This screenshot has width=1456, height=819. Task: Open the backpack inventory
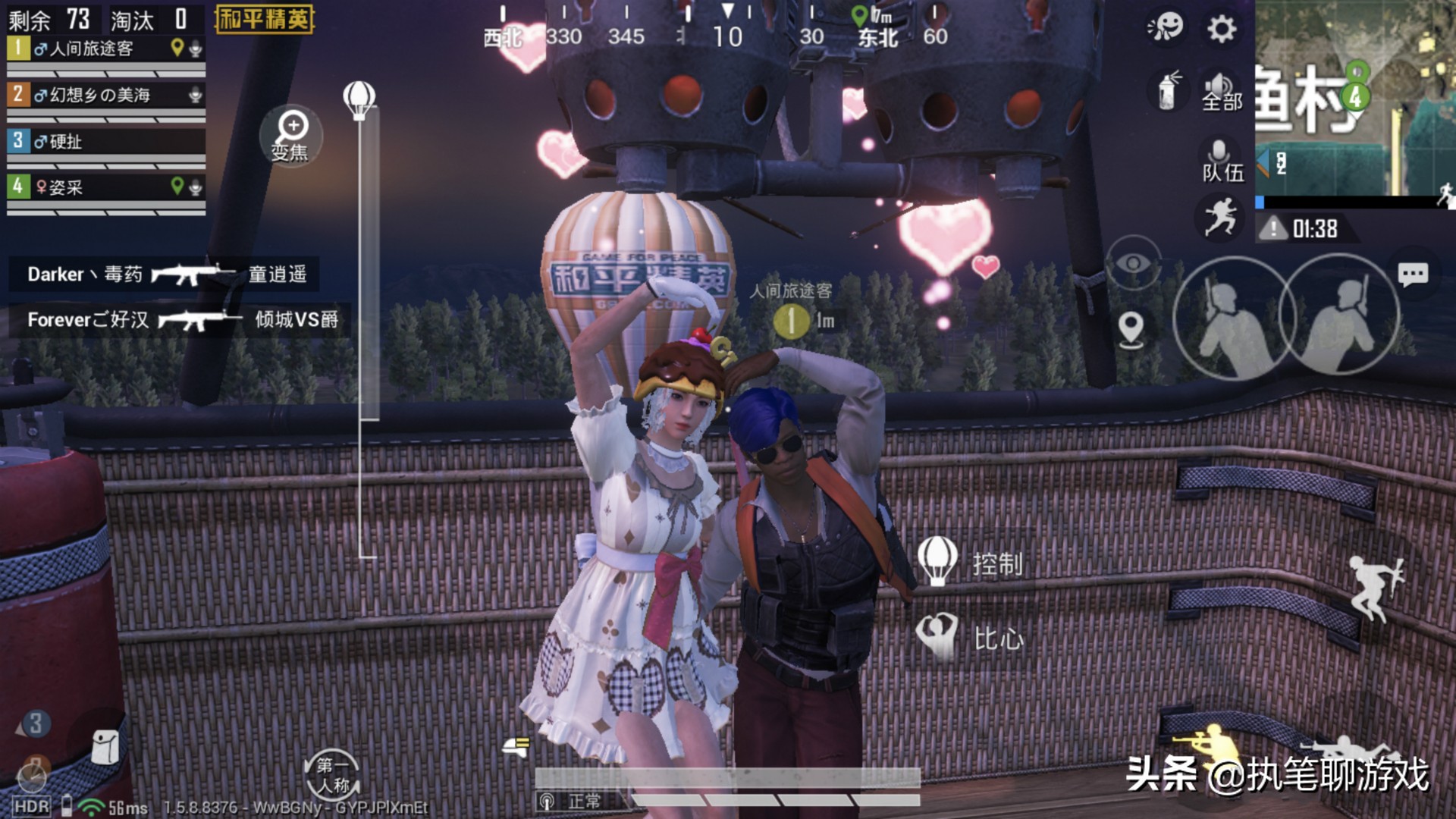pos(104,746)
